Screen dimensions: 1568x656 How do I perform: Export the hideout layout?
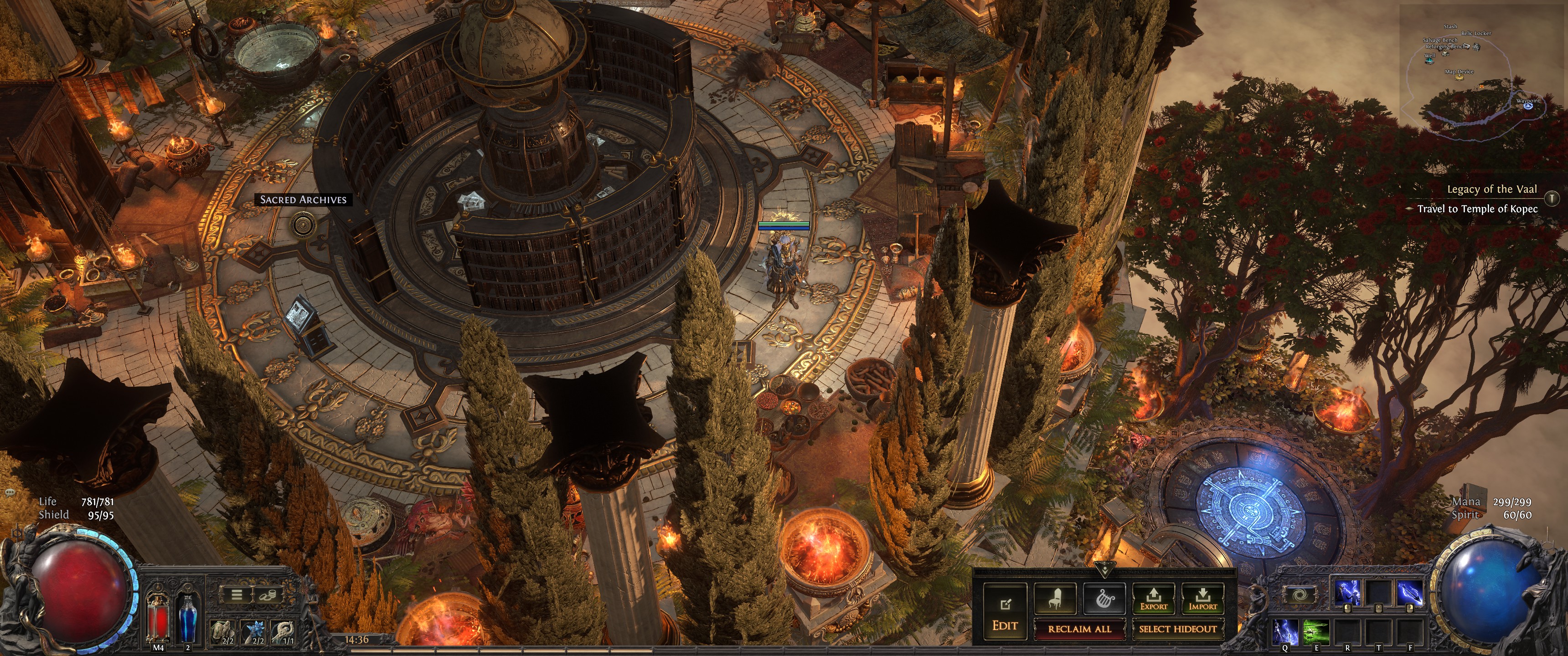1154,599
